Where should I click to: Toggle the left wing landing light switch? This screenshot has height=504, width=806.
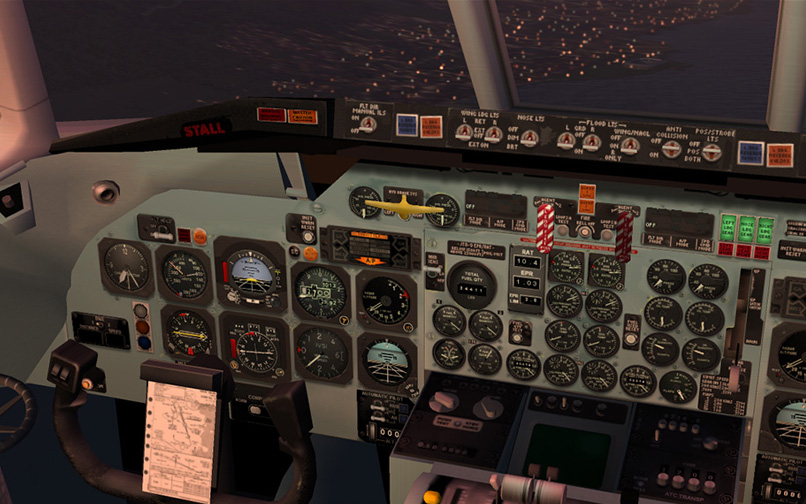[x=464, y=132]
